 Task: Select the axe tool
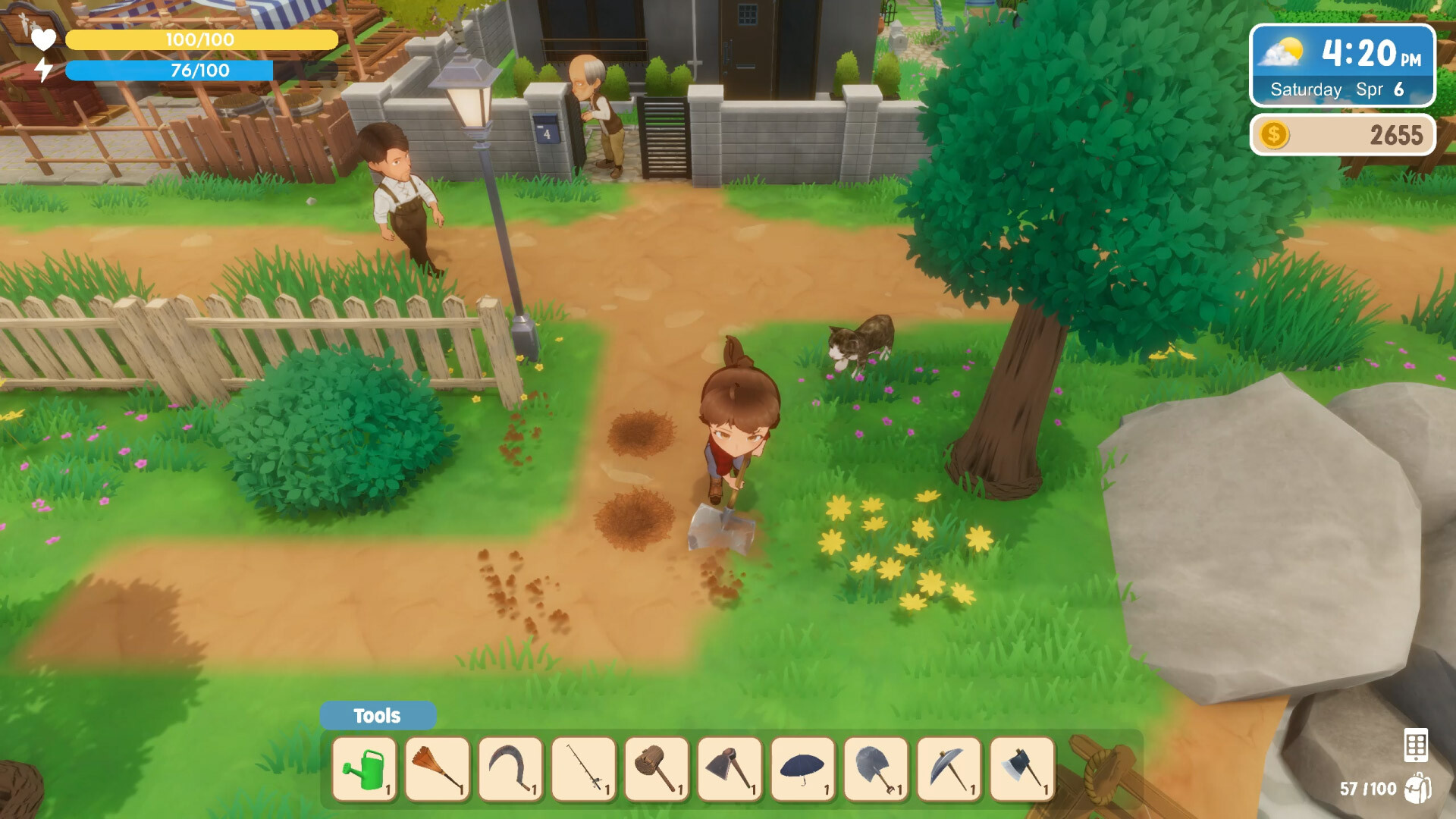click(x=1021, y=768)
